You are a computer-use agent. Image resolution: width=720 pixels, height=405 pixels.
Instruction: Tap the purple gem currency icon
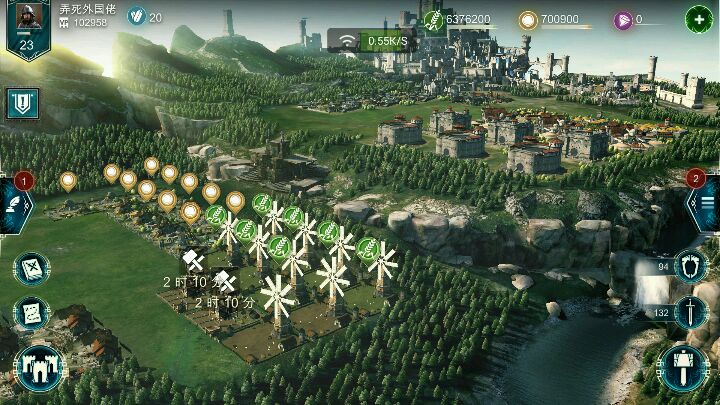(x=622, y=19)
